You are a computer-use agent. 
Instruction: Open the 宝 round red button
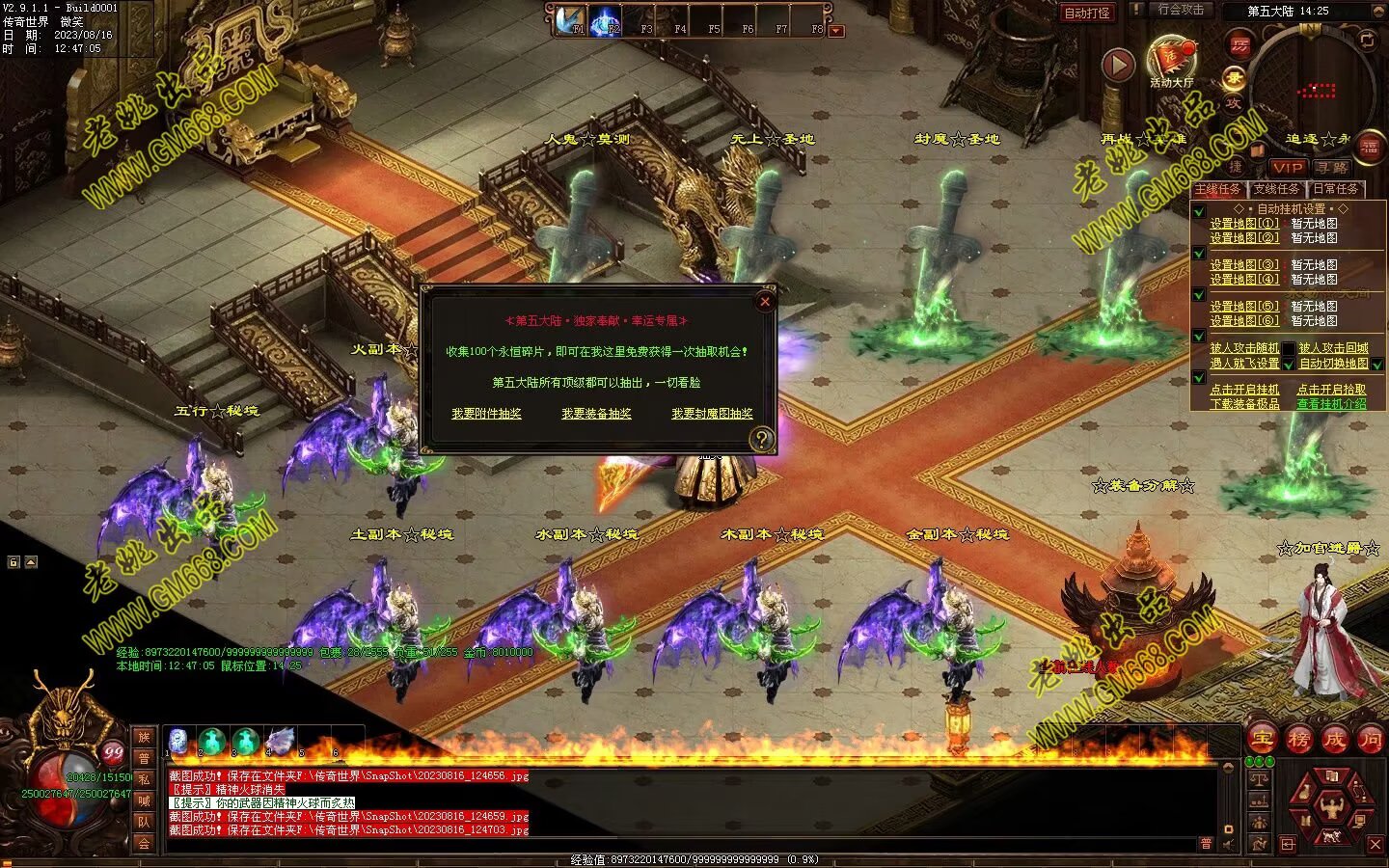pos(1263,740)
